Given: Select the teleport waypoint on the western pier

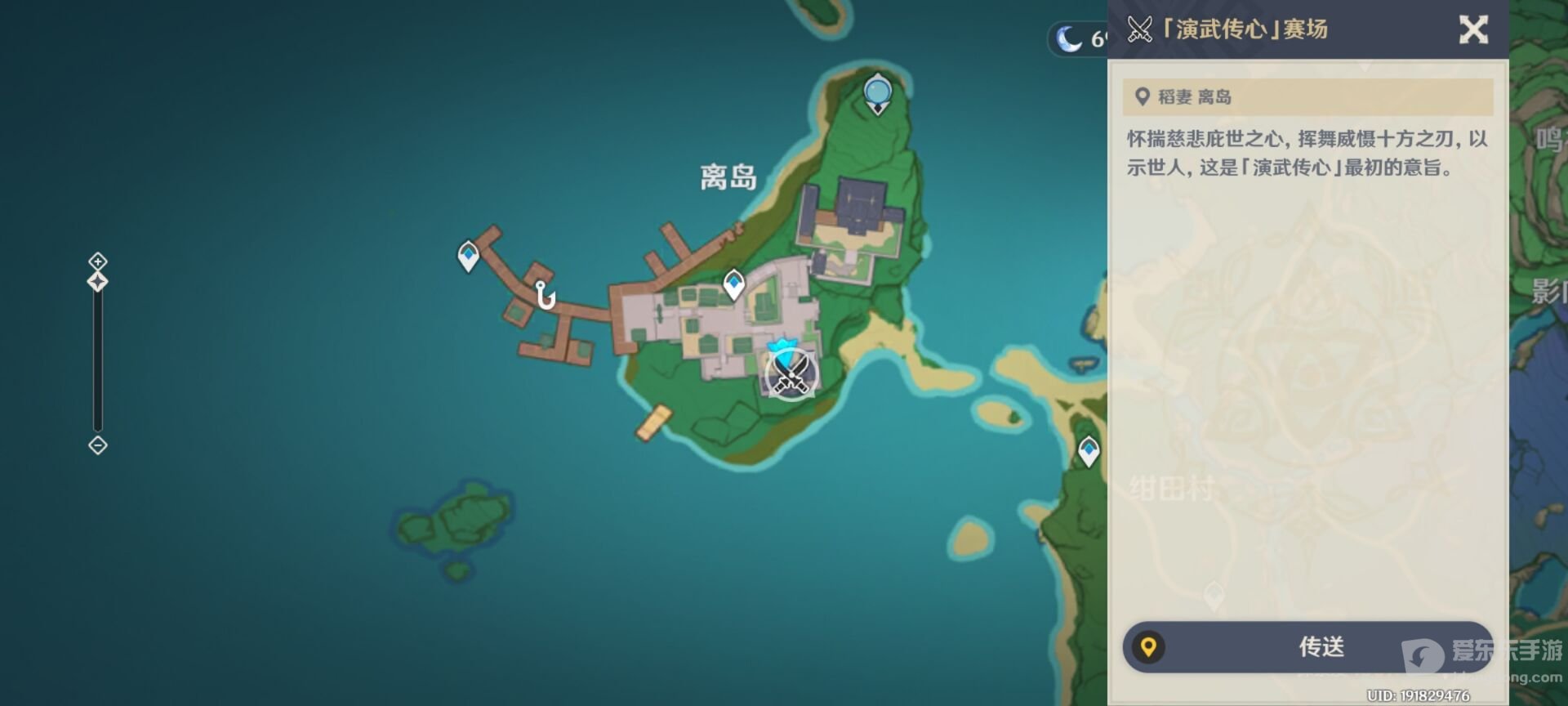Looking at the screenshot, I should [x=468, y=256].
